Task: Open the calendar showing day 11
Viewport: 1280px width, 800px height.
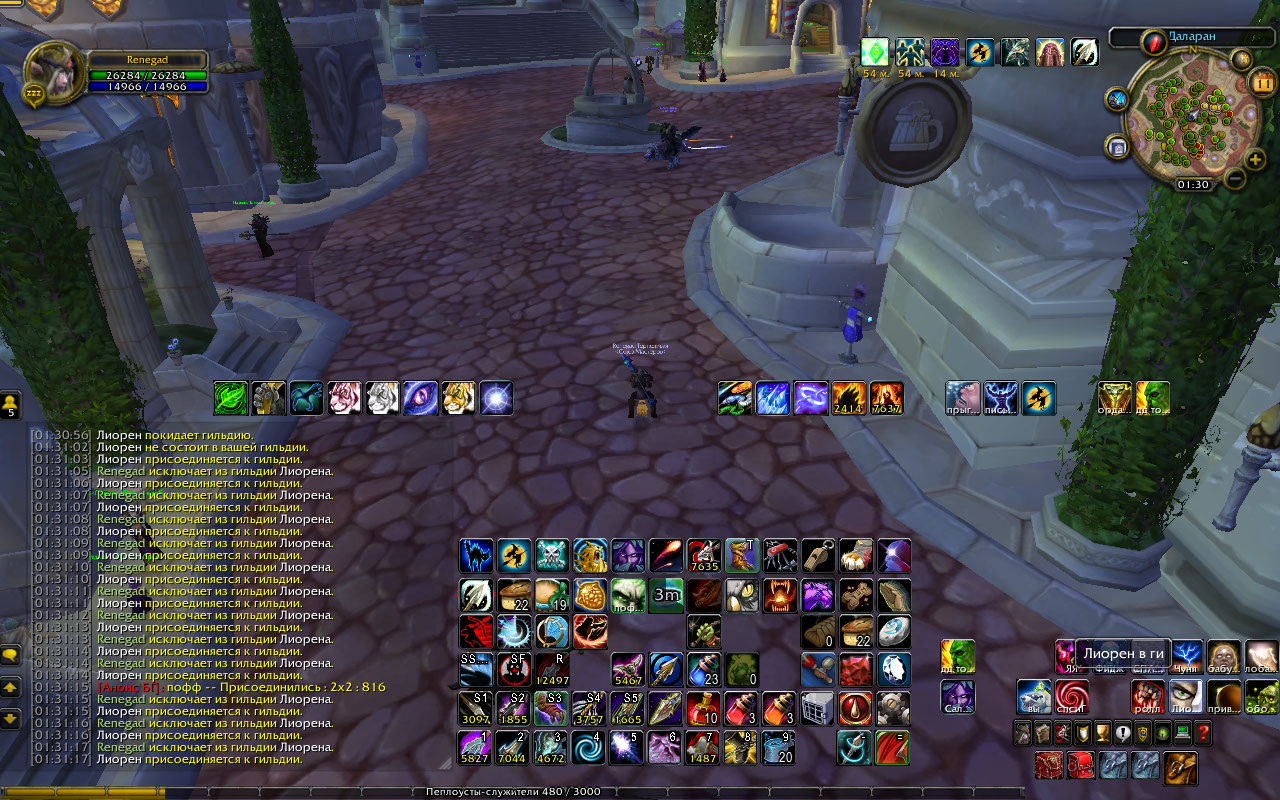Action: pos(1262,81)
